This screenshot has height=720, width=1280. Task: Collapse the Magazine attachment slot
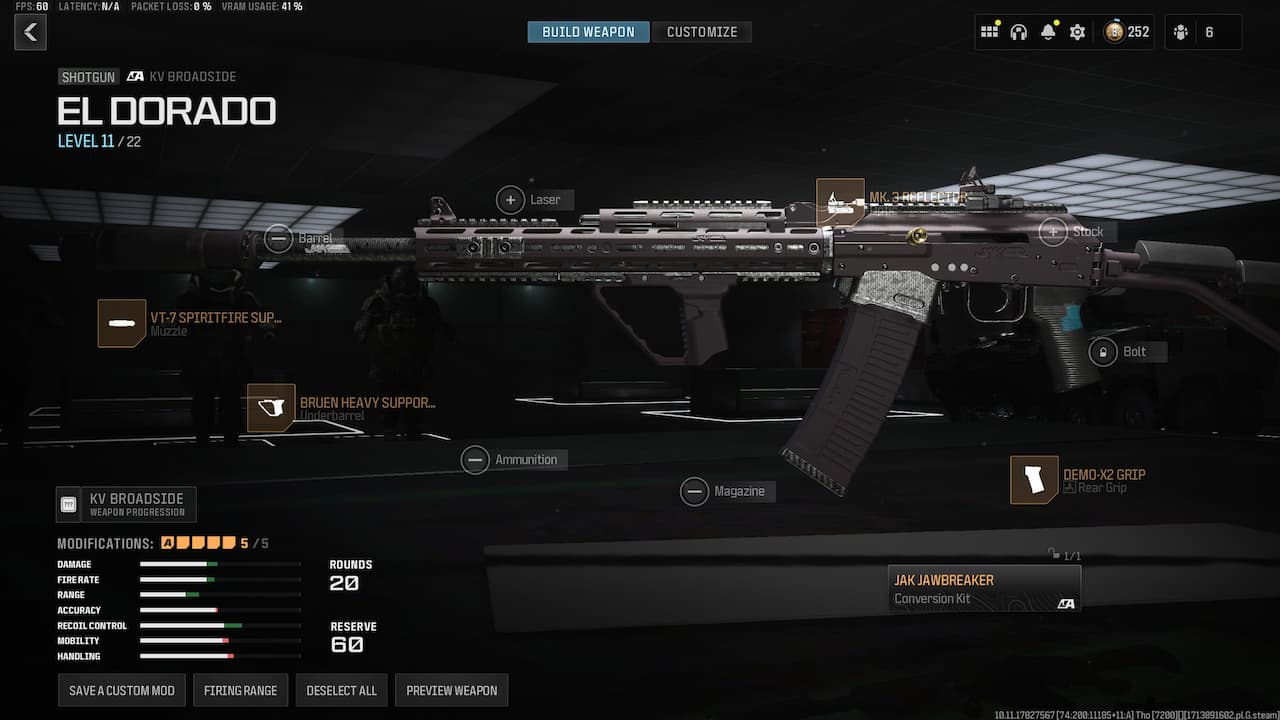[695, 491]
